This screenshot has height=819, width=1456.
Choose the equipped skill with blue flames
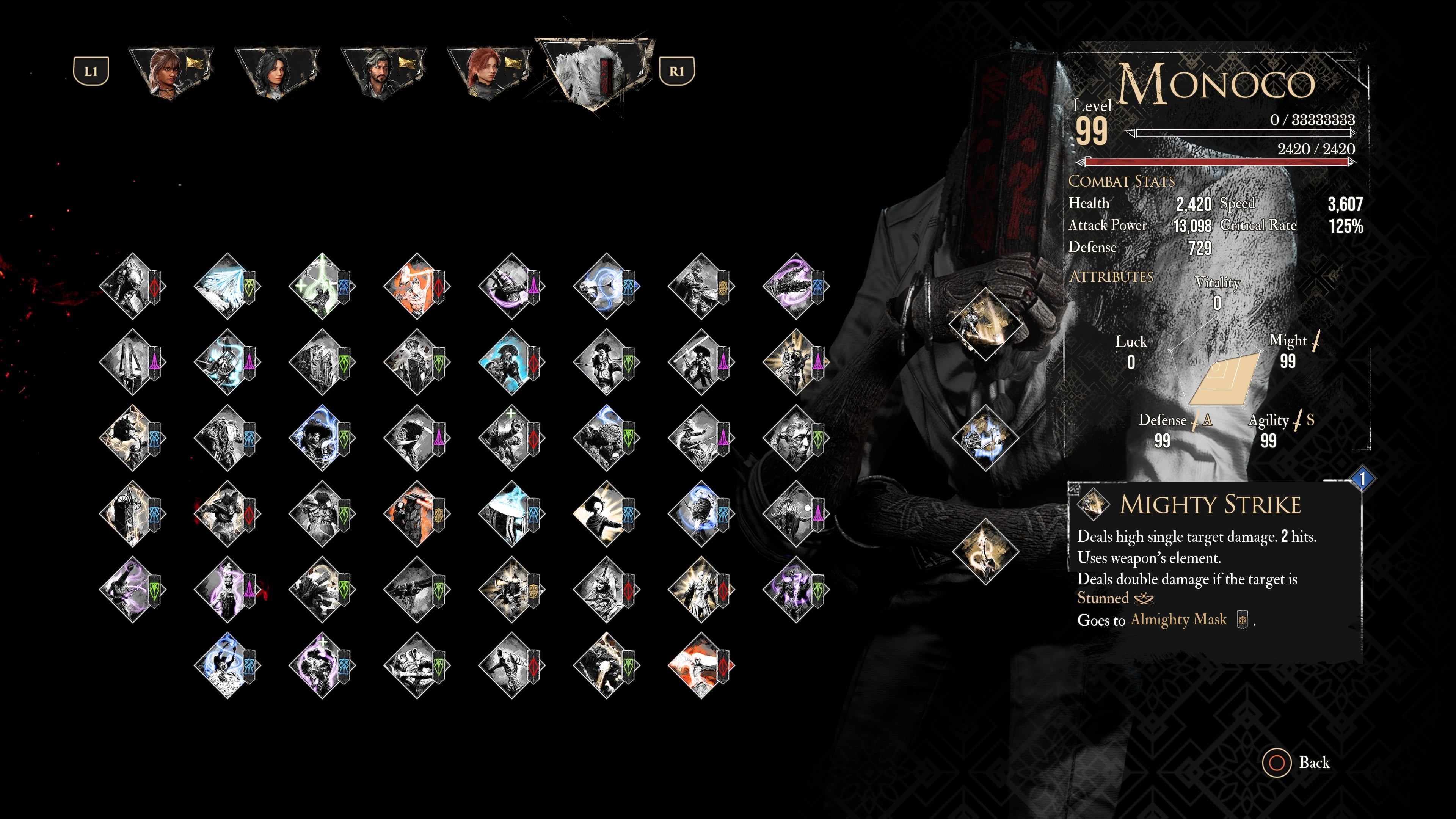pos(985,438)
